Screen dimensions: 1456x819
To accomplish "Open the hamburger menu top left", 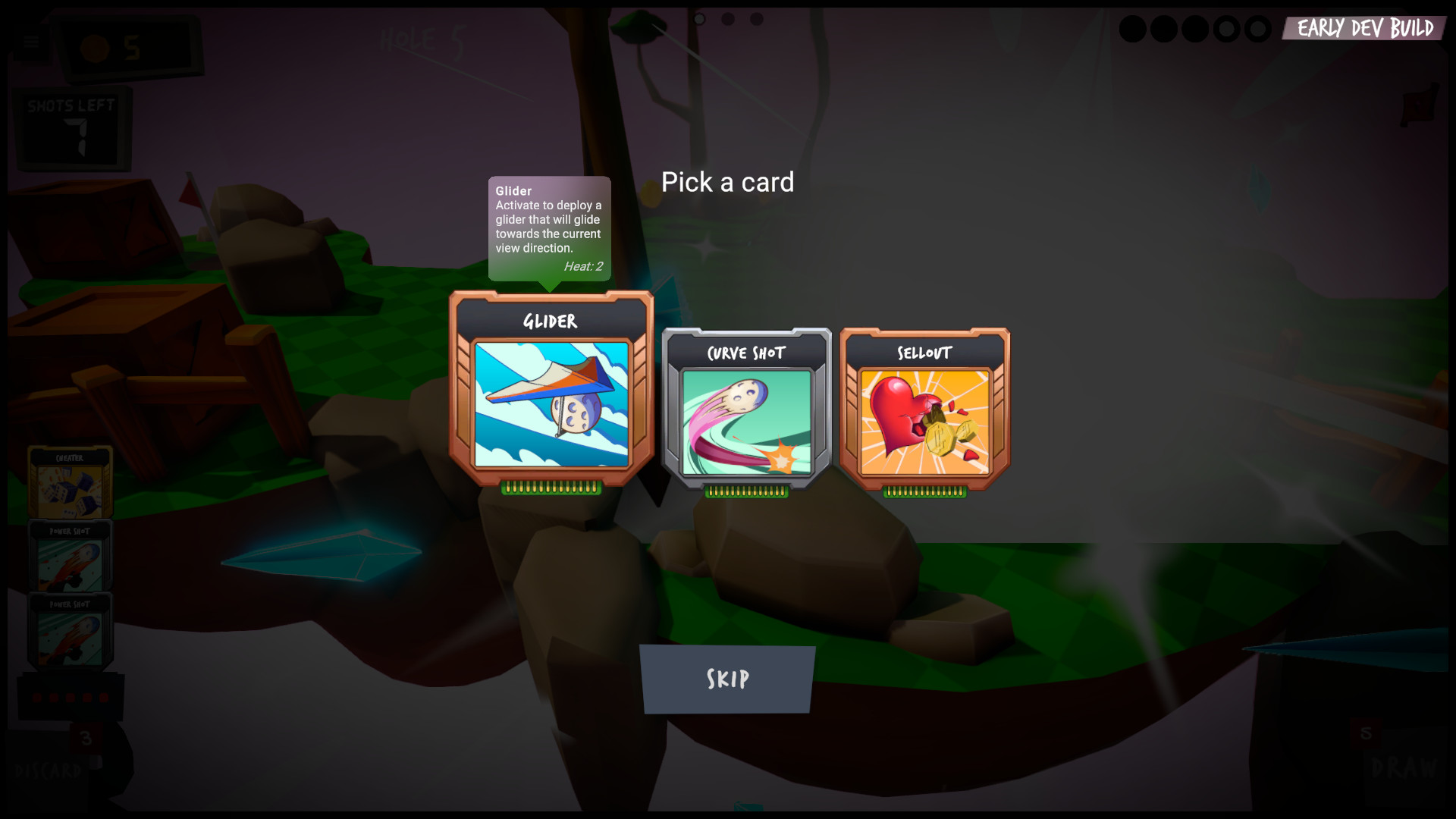I will point(31,42).
